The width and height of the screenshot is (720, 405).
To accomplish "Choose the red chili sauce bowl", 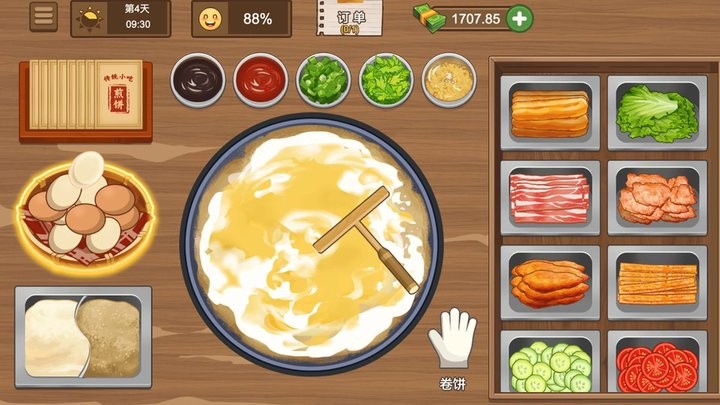I will coord(260,78).
